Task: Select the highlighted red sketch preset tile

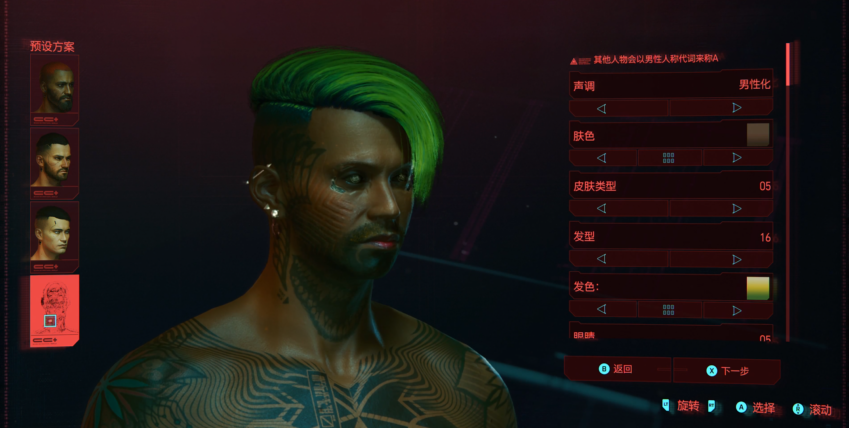Action: [54, 310]
